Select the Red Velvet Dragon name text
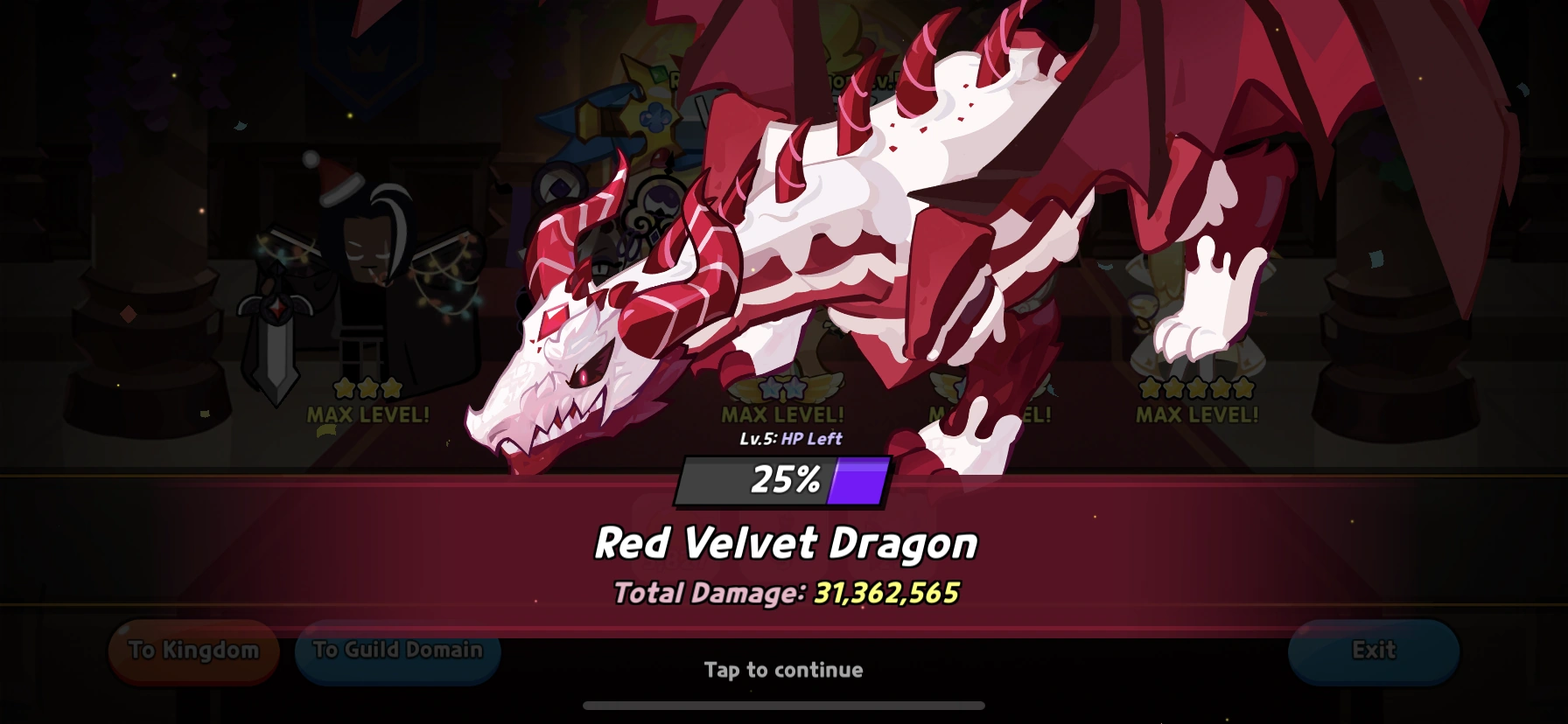 [x=785, y=542]
